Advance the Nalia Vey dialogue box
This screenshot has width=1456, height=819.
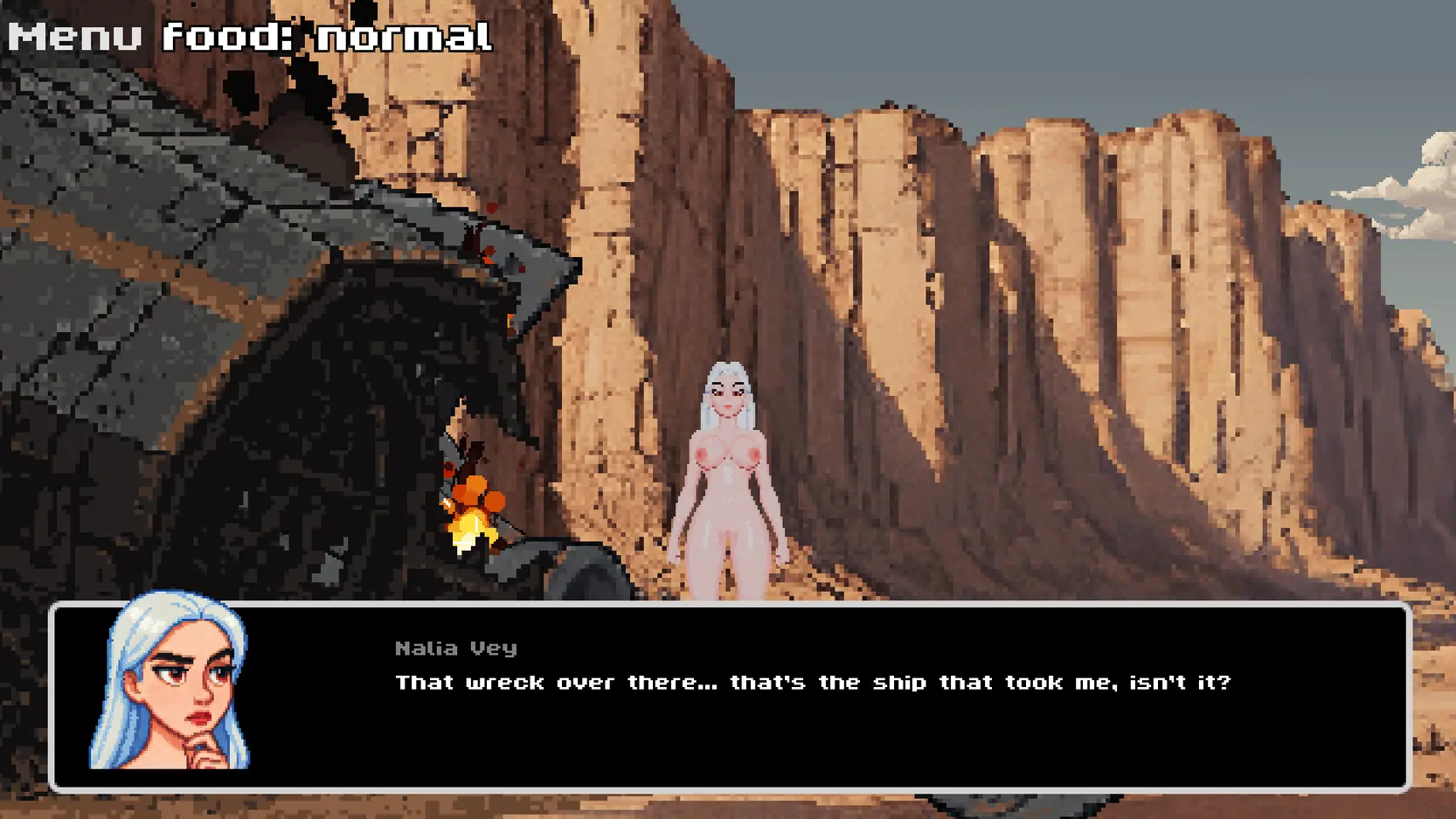[x=813, y=697]
